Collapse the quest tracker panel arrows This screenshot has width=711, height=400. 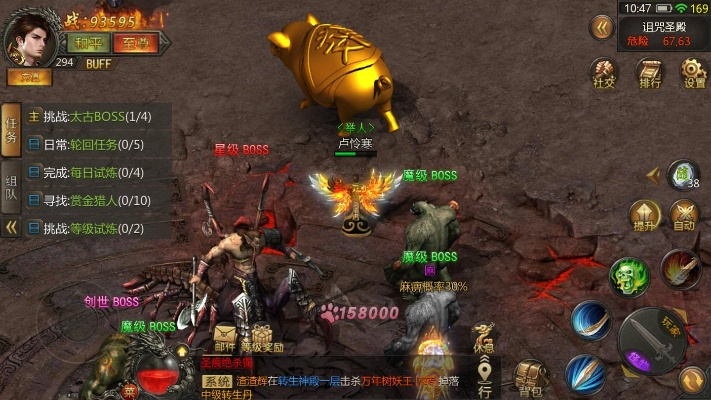pos(12,227)
